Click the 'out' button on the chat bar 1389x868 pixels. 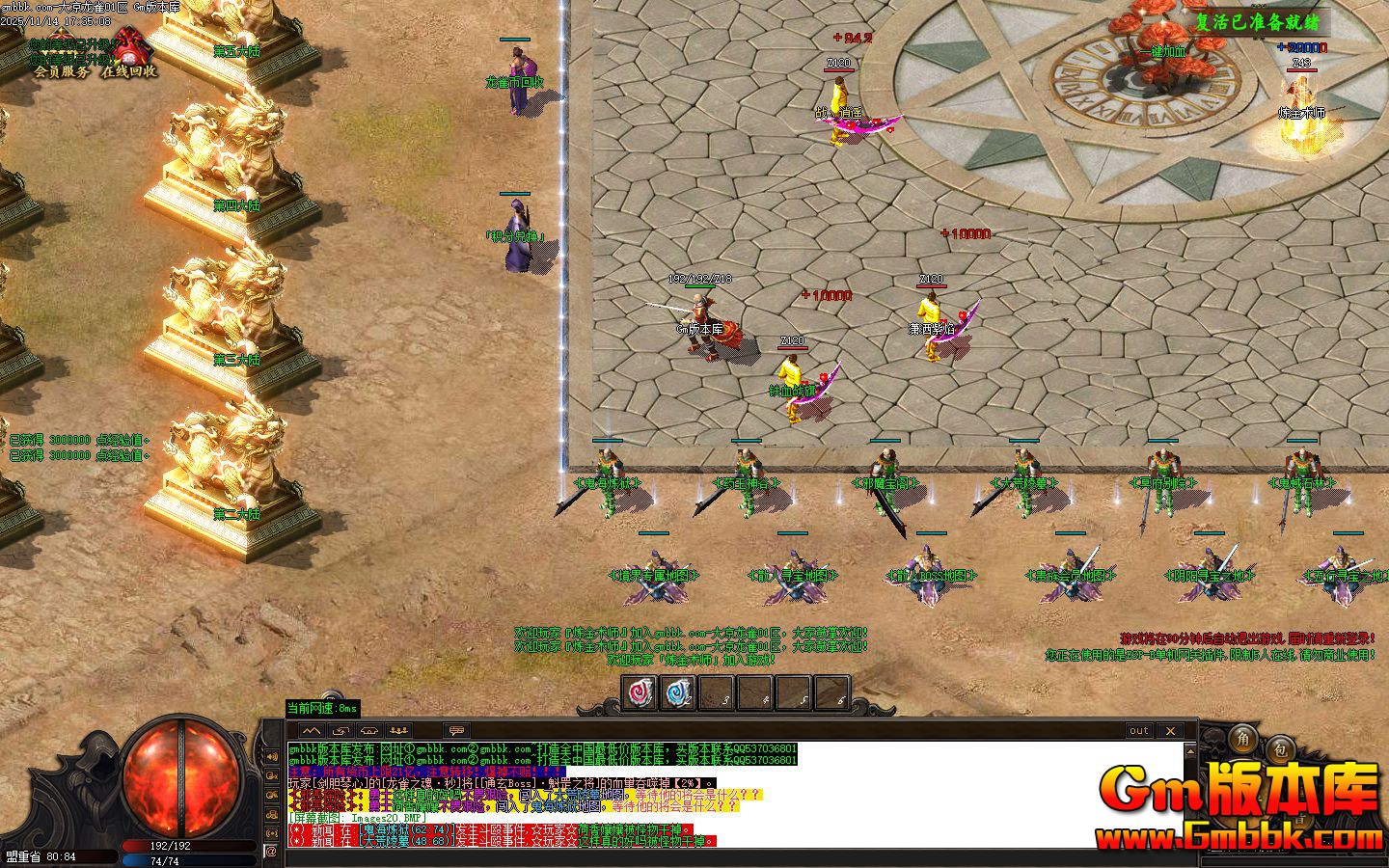click(1139, 730)
